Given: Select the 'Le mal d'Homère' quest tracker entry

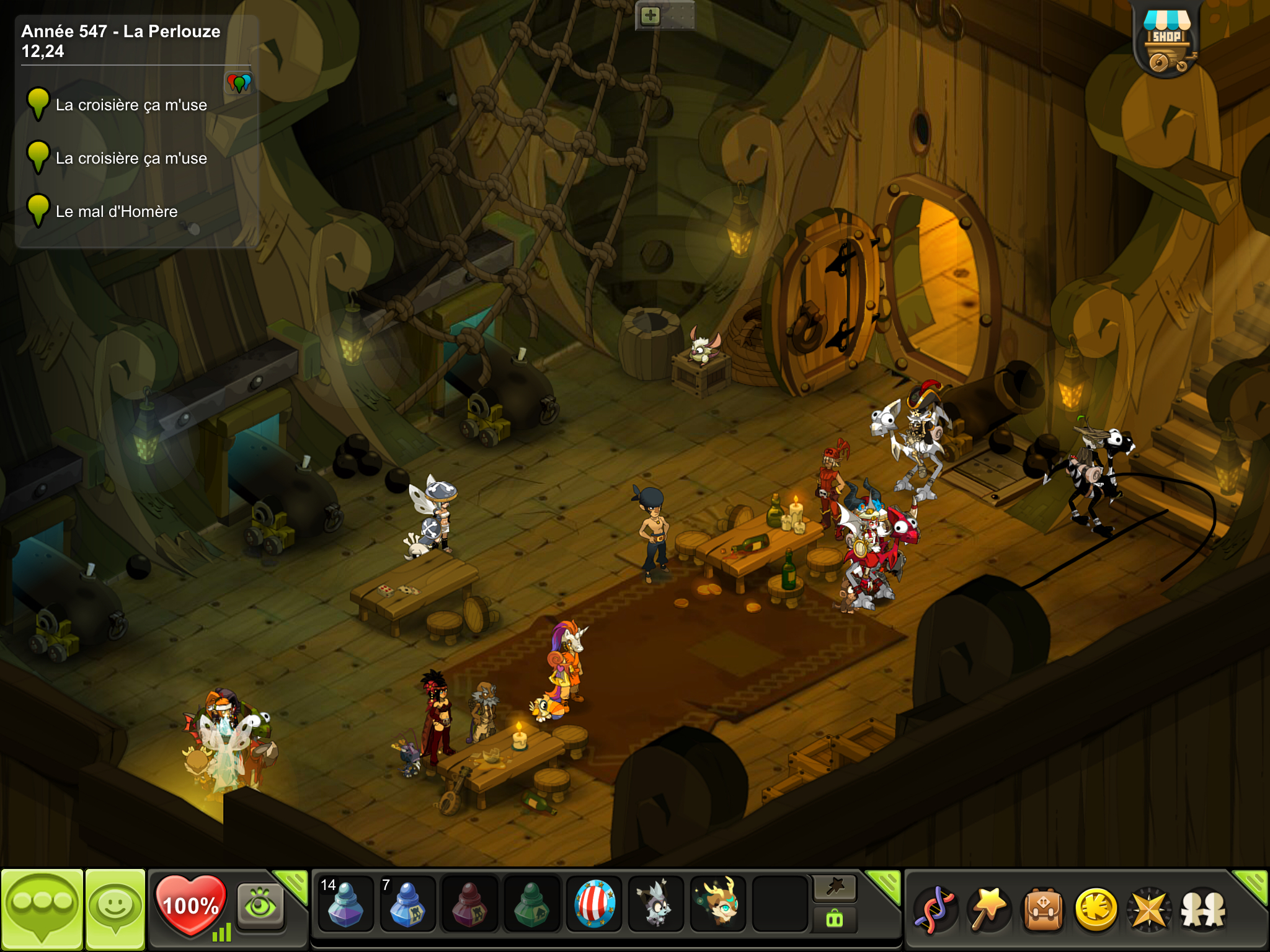Looking at the screenshot, I should tap(117, 211).
